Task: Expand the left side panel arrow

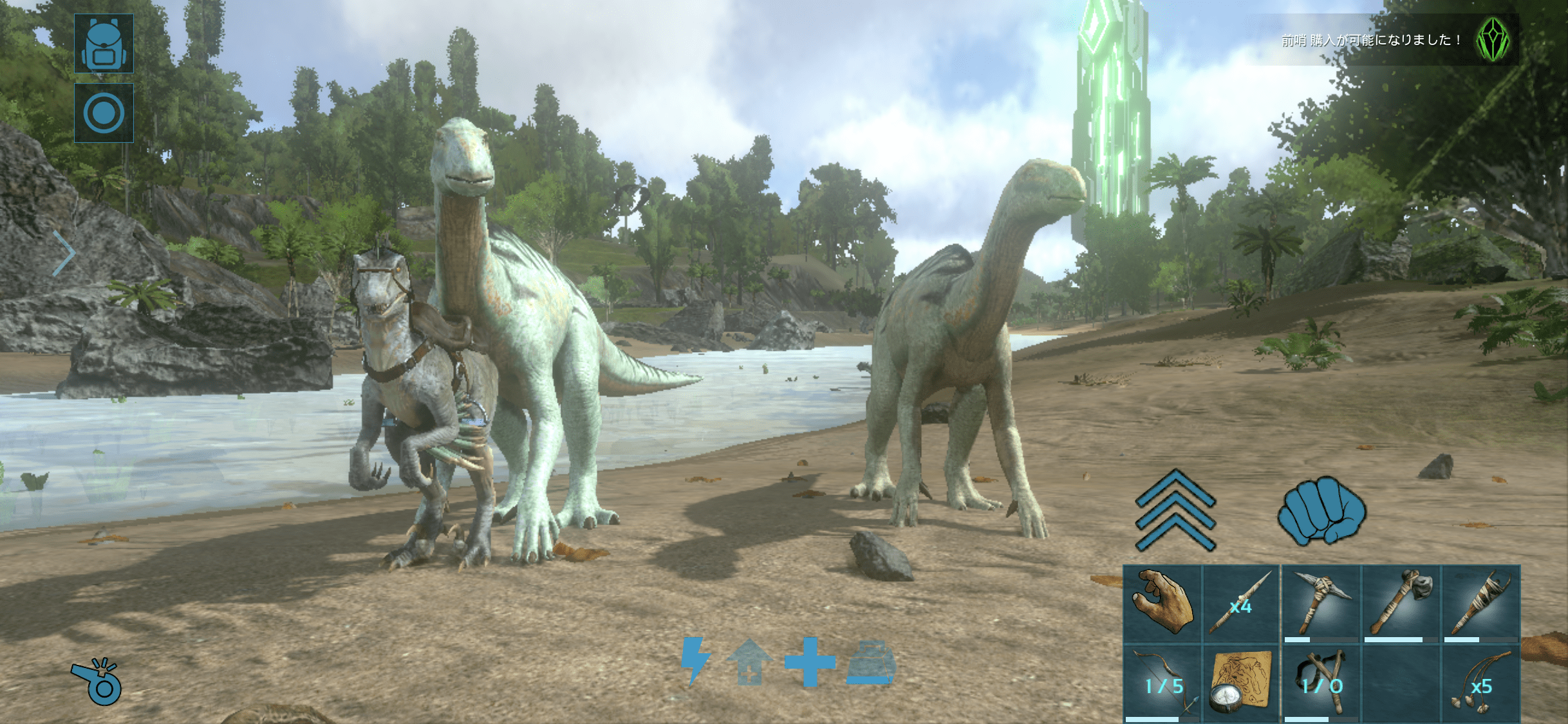Action: [63, 254]
